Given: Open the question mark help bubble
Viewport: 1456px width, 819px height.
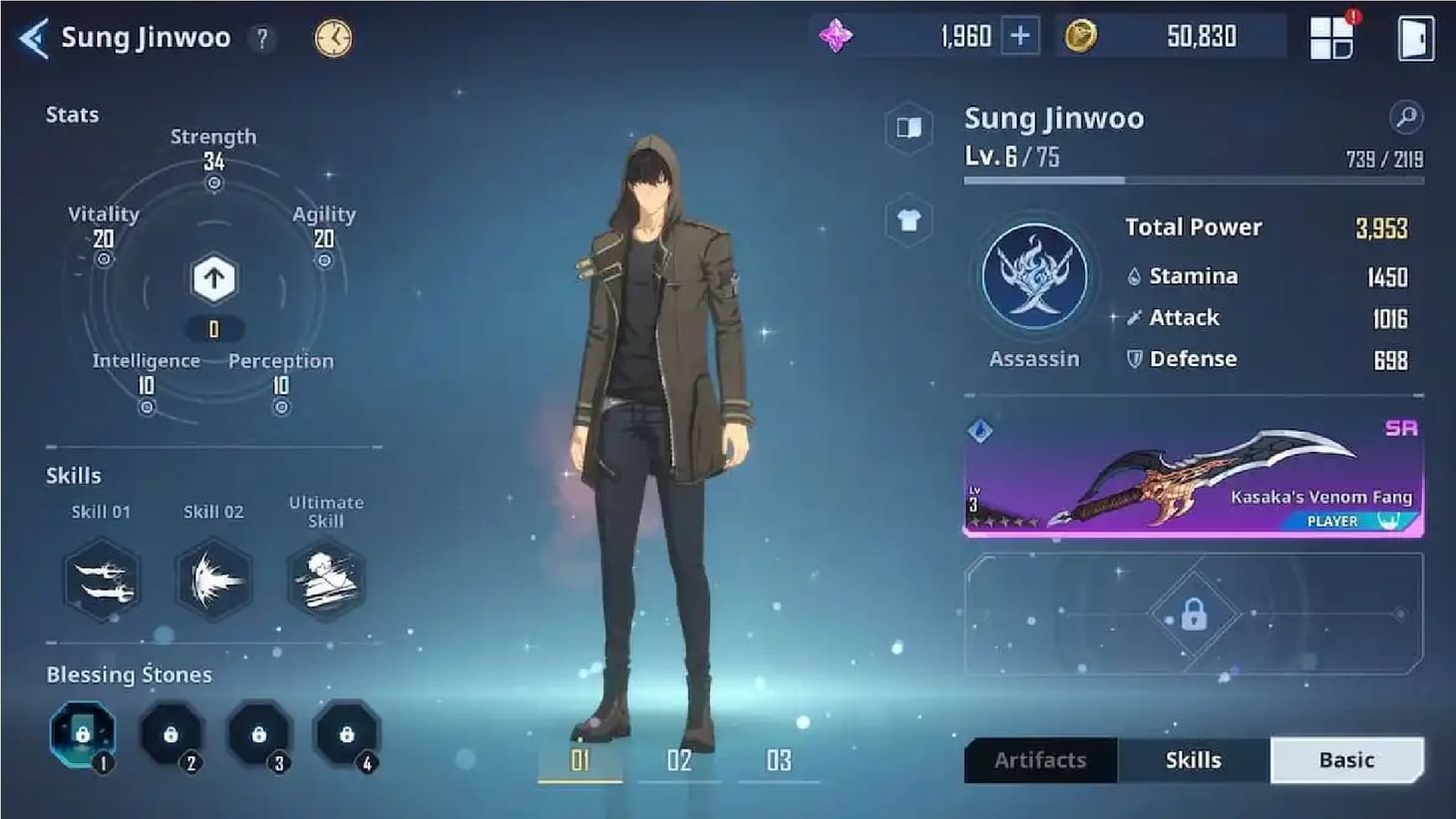Looking at the screenshot, I should coord(261,37).
